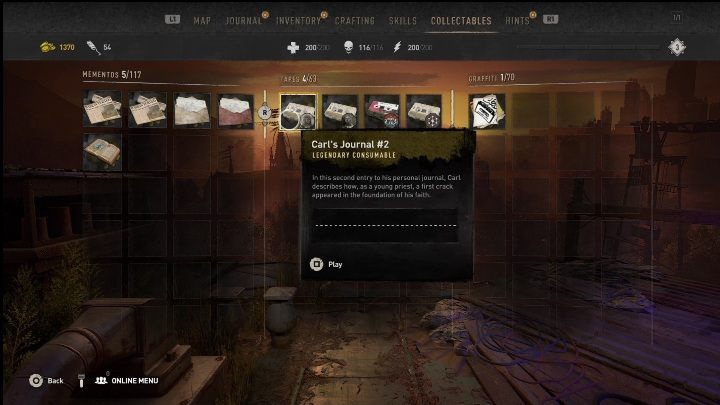
Task: Select the open book memento
Action: (x=102, y=152)
